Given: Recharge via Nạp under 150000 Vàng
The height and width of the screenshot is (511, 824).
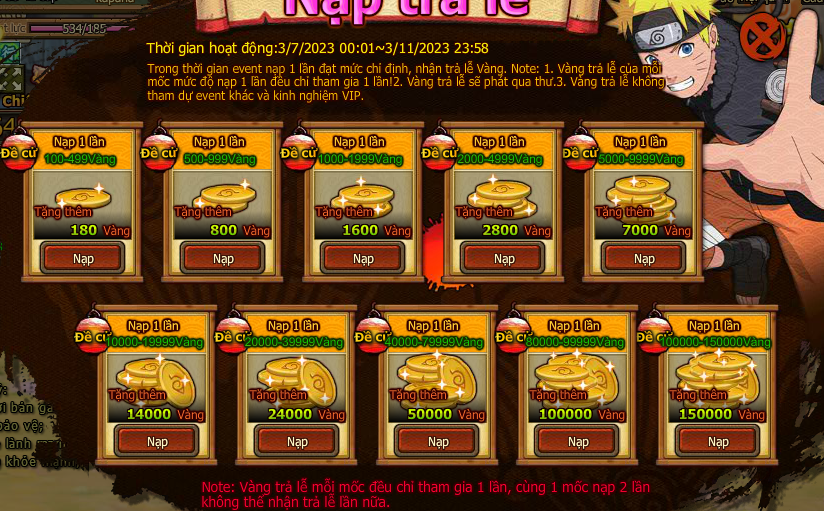Looking at the screenshot, I should 718,441.
